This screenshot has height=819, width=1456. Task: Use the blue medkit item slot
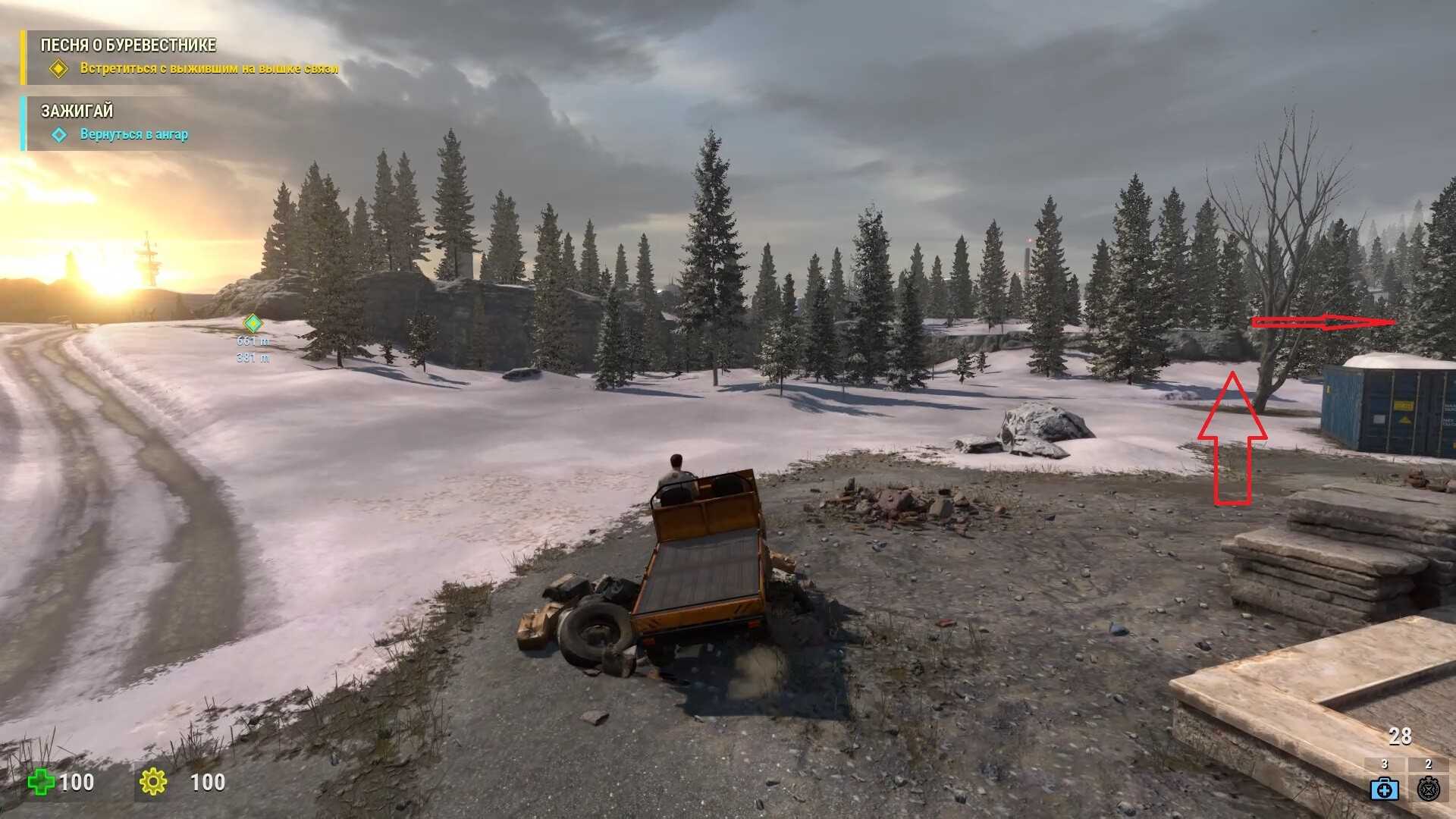1384,789
